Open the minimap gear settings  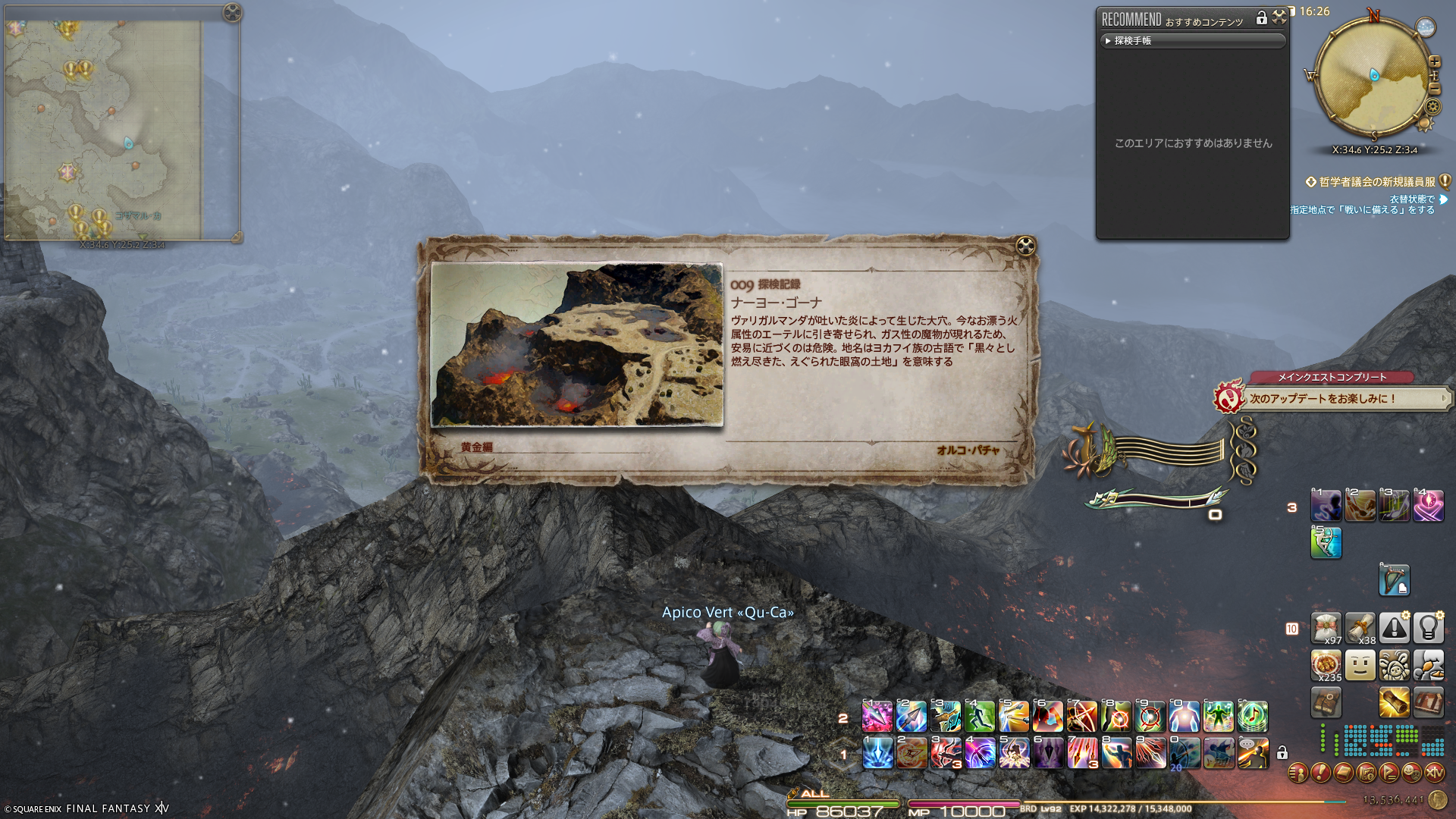tap(1433, 107)
